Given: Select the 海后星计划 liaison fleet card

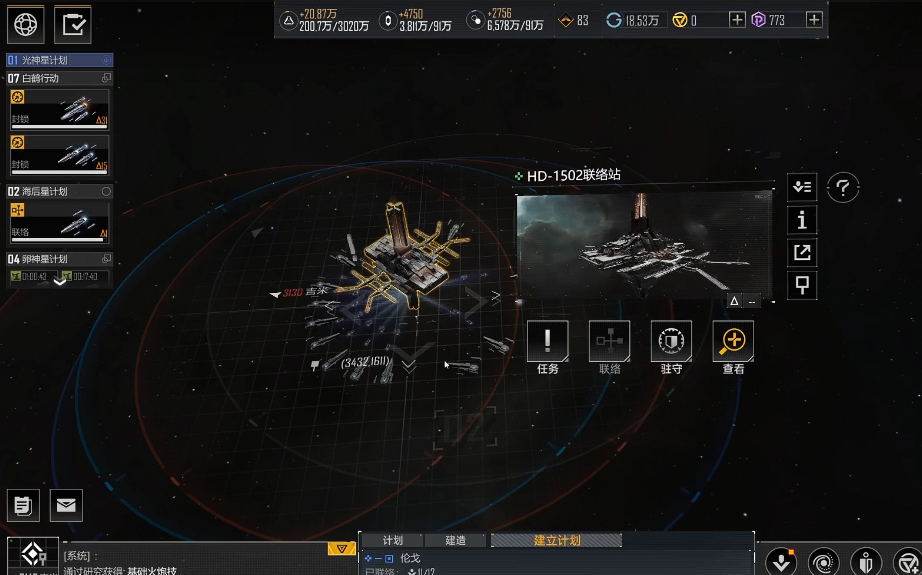Looking at the screenshot, I should pos(60,221).
